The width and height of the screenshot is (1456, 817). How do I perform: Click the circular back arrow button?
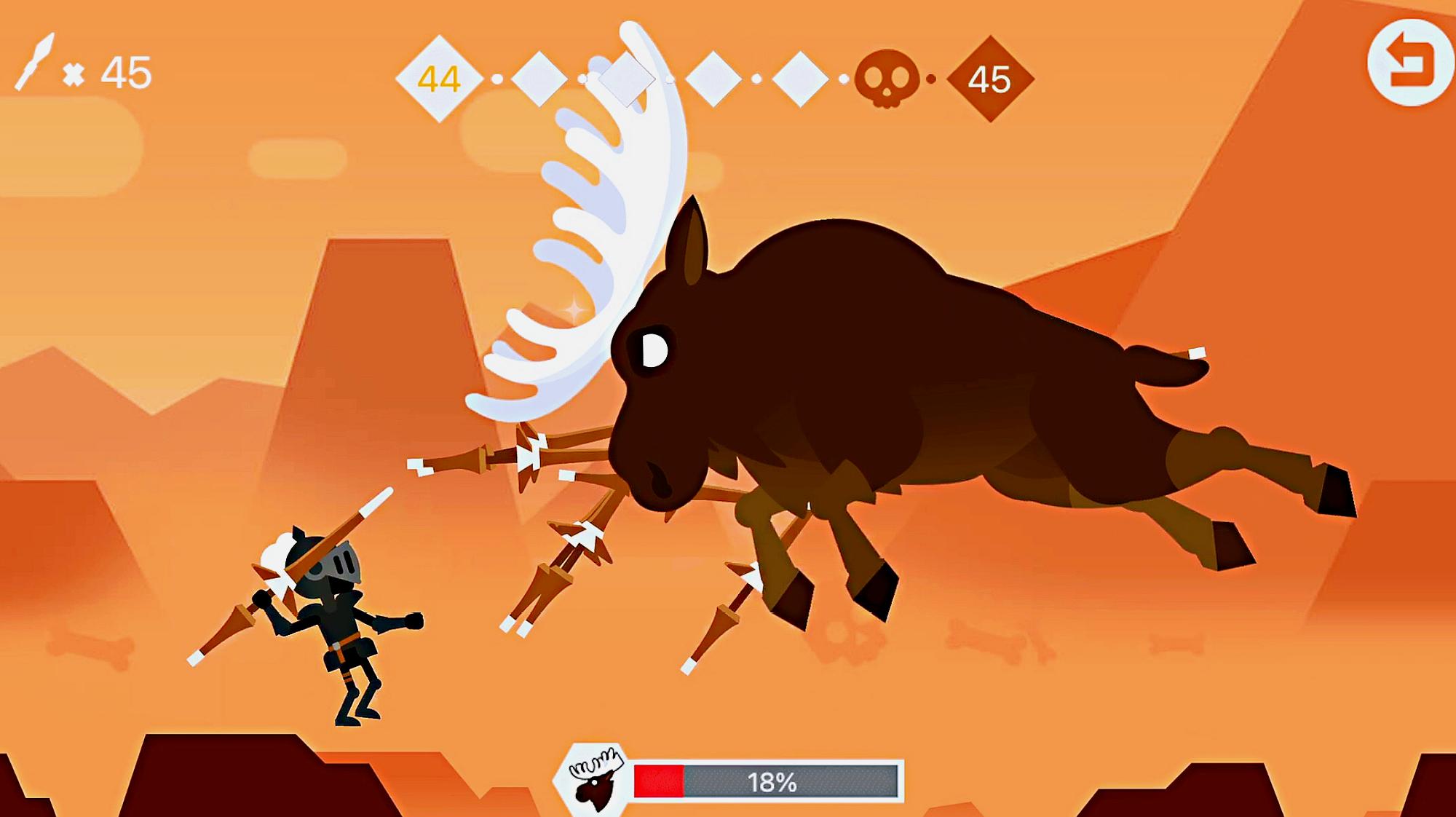1410,63
